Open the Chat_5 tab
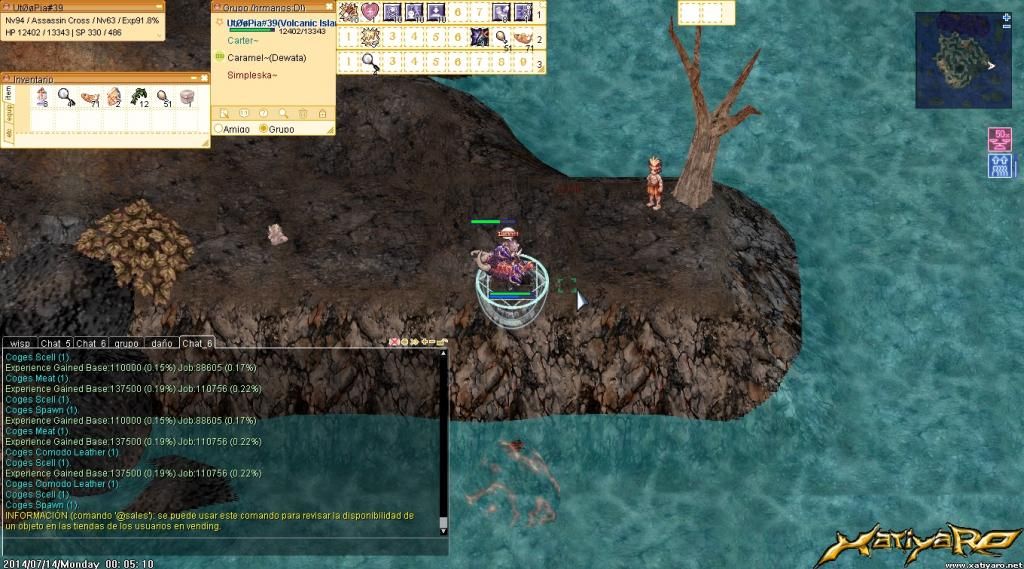Screen dimensions: 1024x569 pyautogui.click(x=56, y=343)
